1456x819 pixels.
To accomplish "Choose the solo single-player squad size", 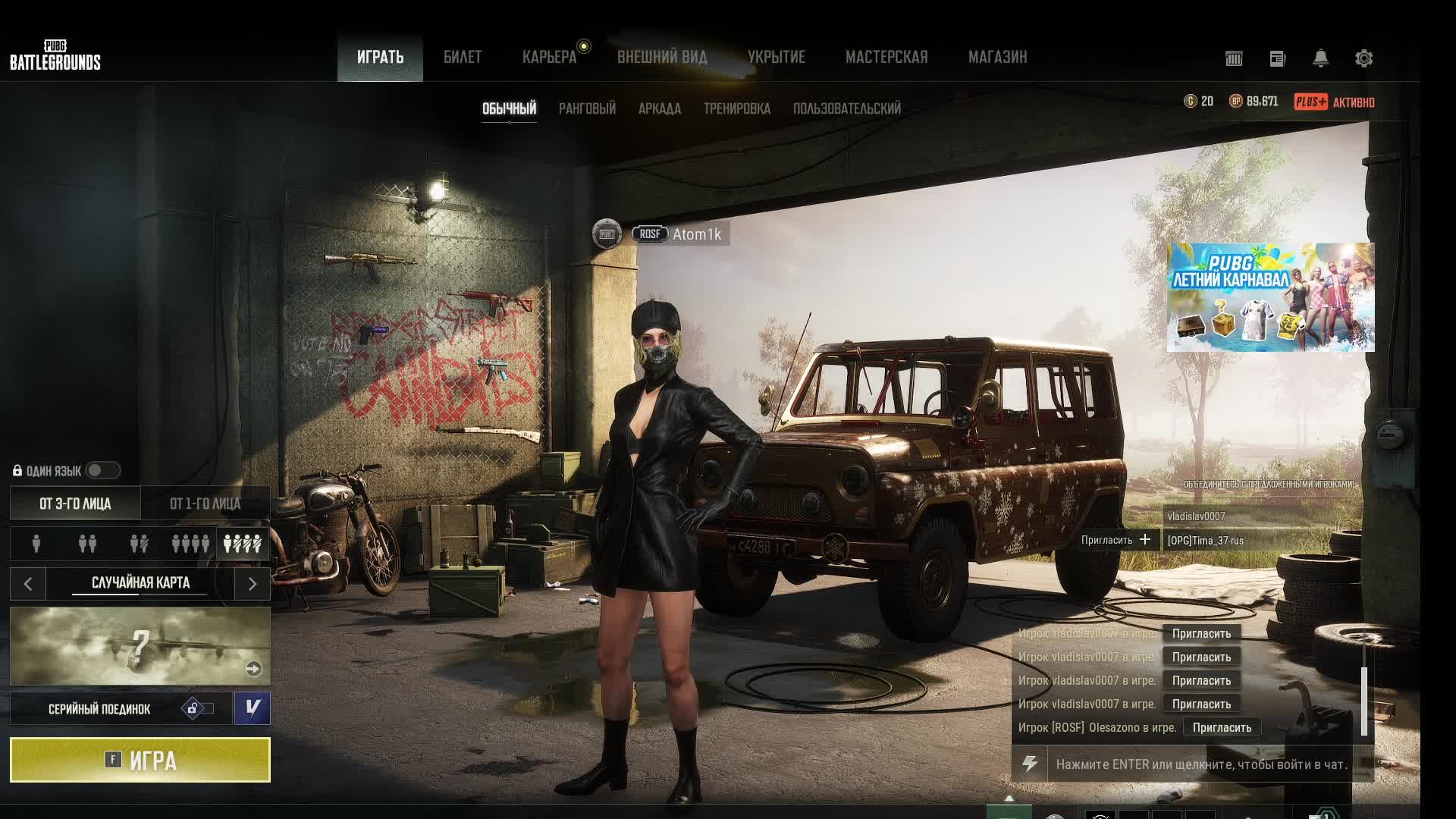I will 36,544.
